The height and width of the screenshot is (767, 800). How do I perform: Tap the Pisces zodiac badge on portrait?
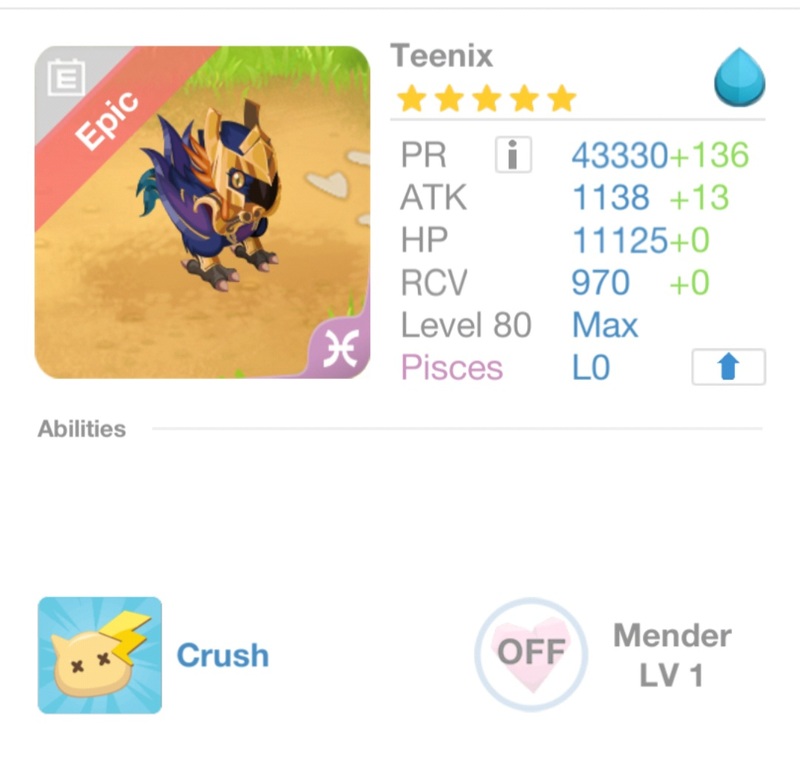click(x=340, y=350)
